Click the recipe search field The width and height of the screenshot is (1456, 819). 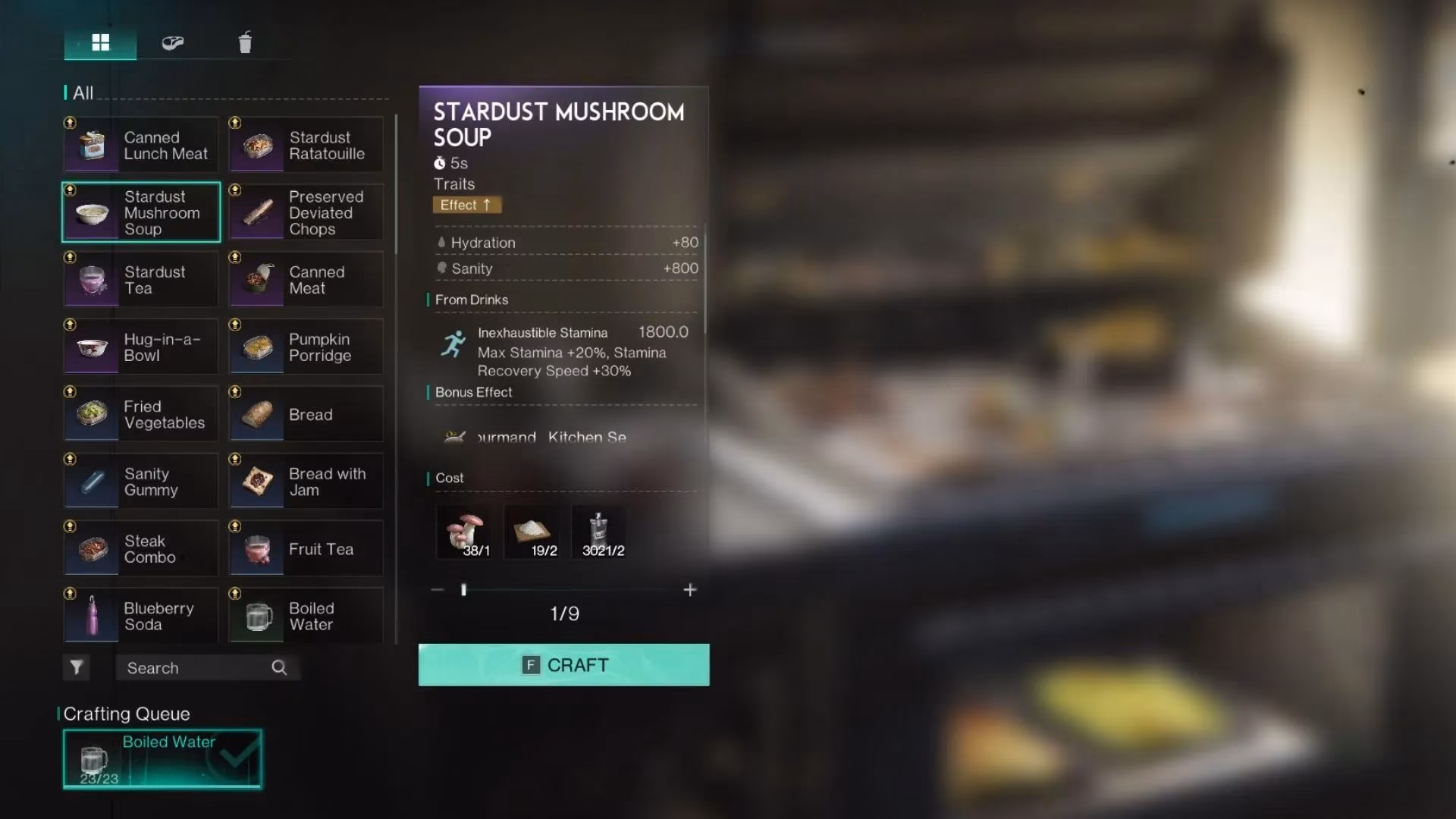tap(197, 668)
